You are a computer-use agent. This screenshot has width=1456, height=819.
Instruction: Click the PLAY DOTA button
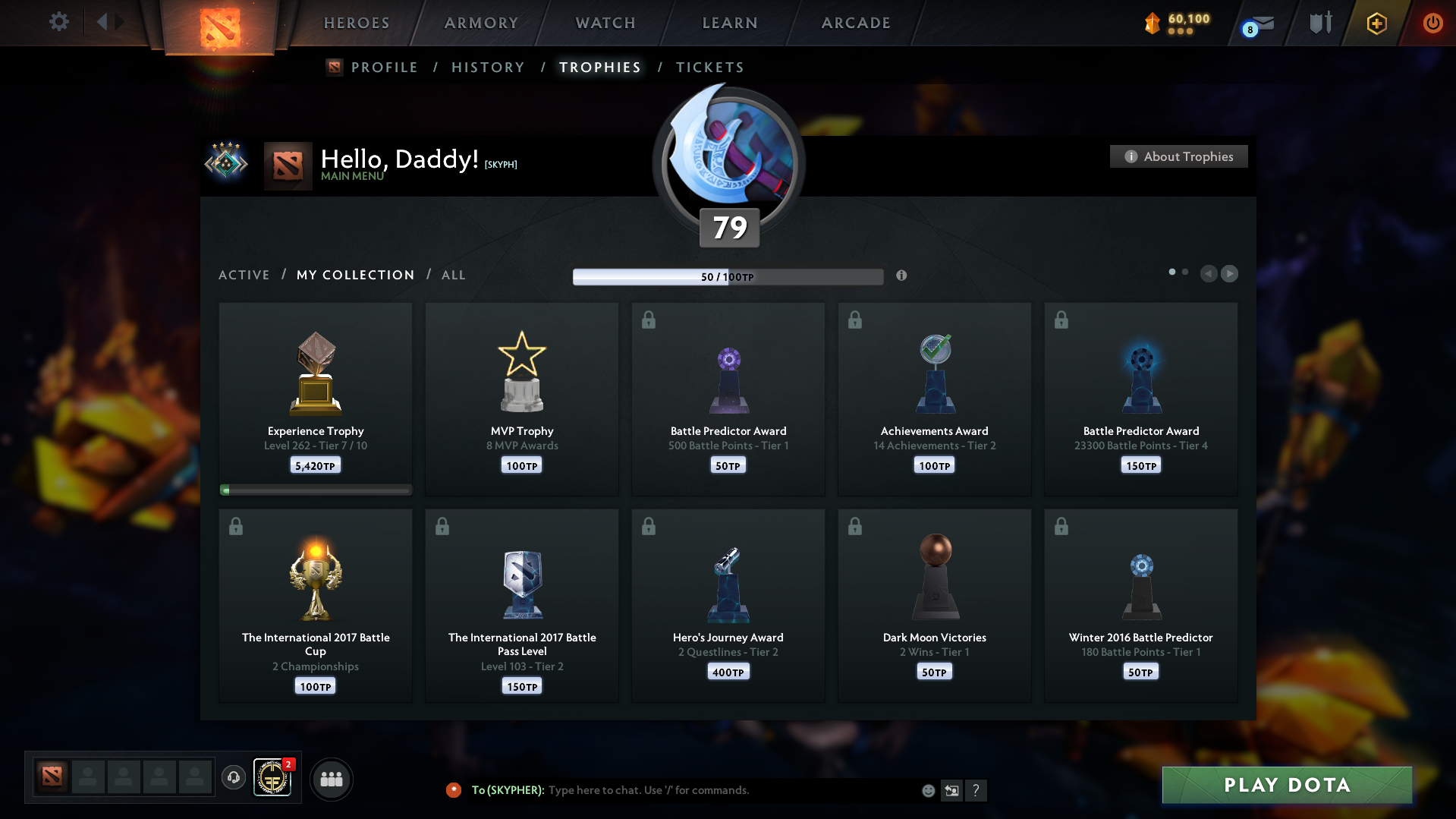point(1286,785)
